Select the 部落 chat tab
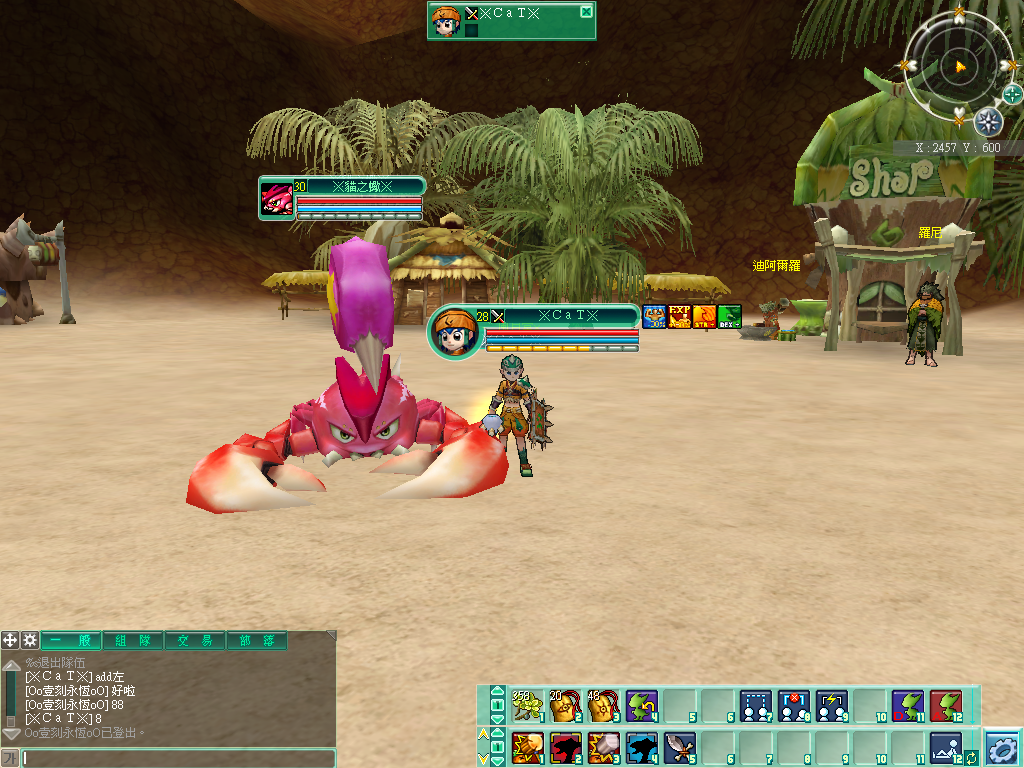1024x768 pixels. pyautogui.click(x=256, y=641)
